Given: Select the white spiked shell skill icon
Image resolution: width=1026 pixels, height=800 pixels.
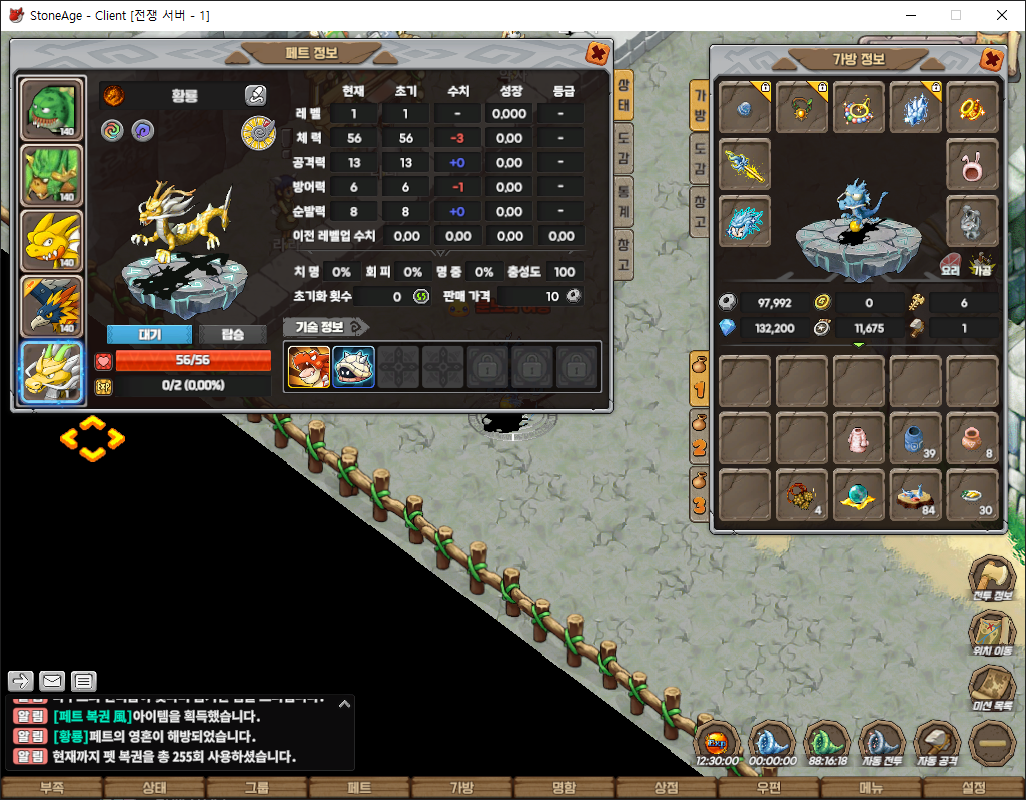Looking at the screenshot, I should coord(353,367).
